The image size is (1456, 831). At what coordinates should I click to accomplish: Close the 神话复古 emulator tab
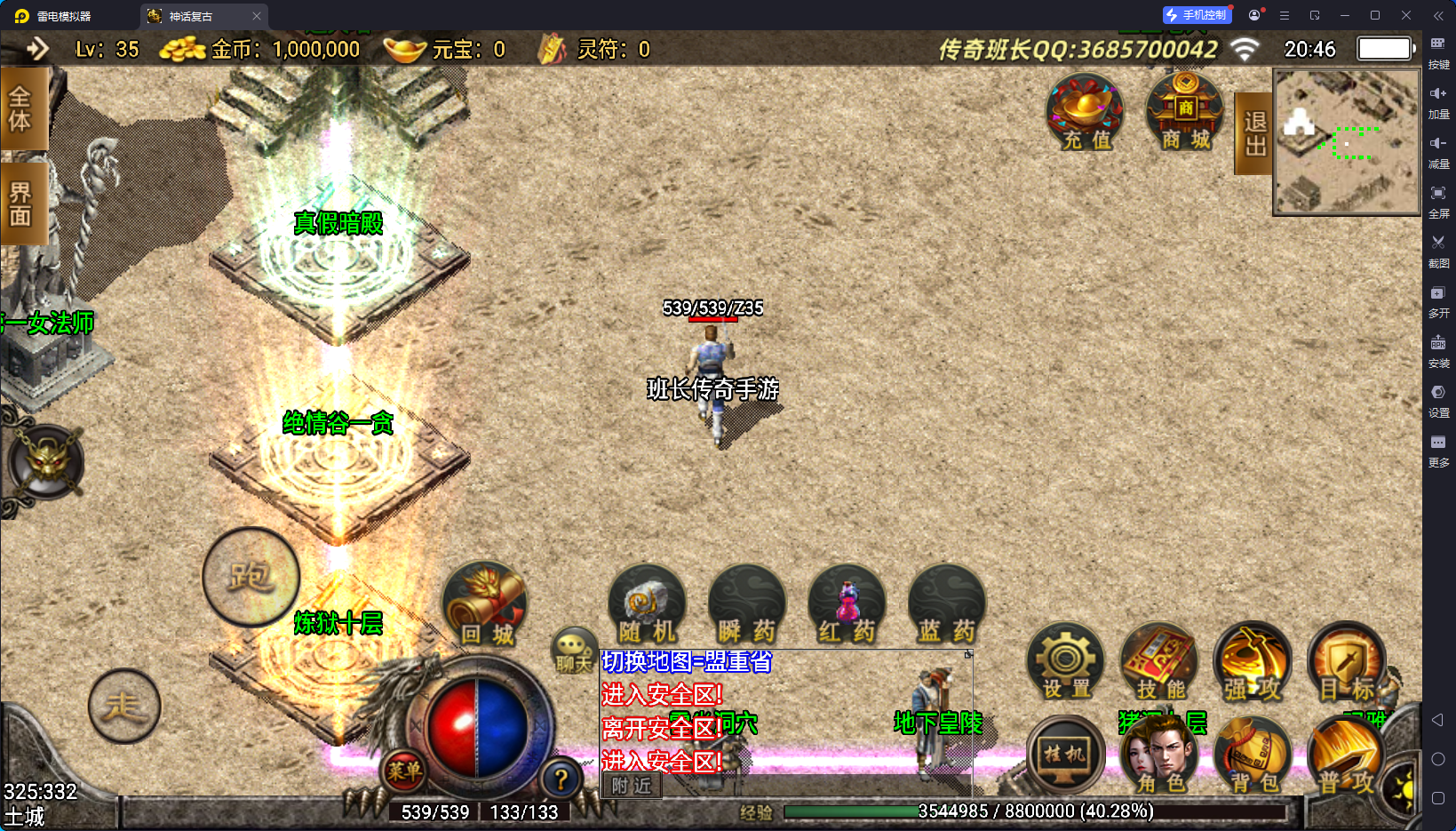tap(257, 16)
